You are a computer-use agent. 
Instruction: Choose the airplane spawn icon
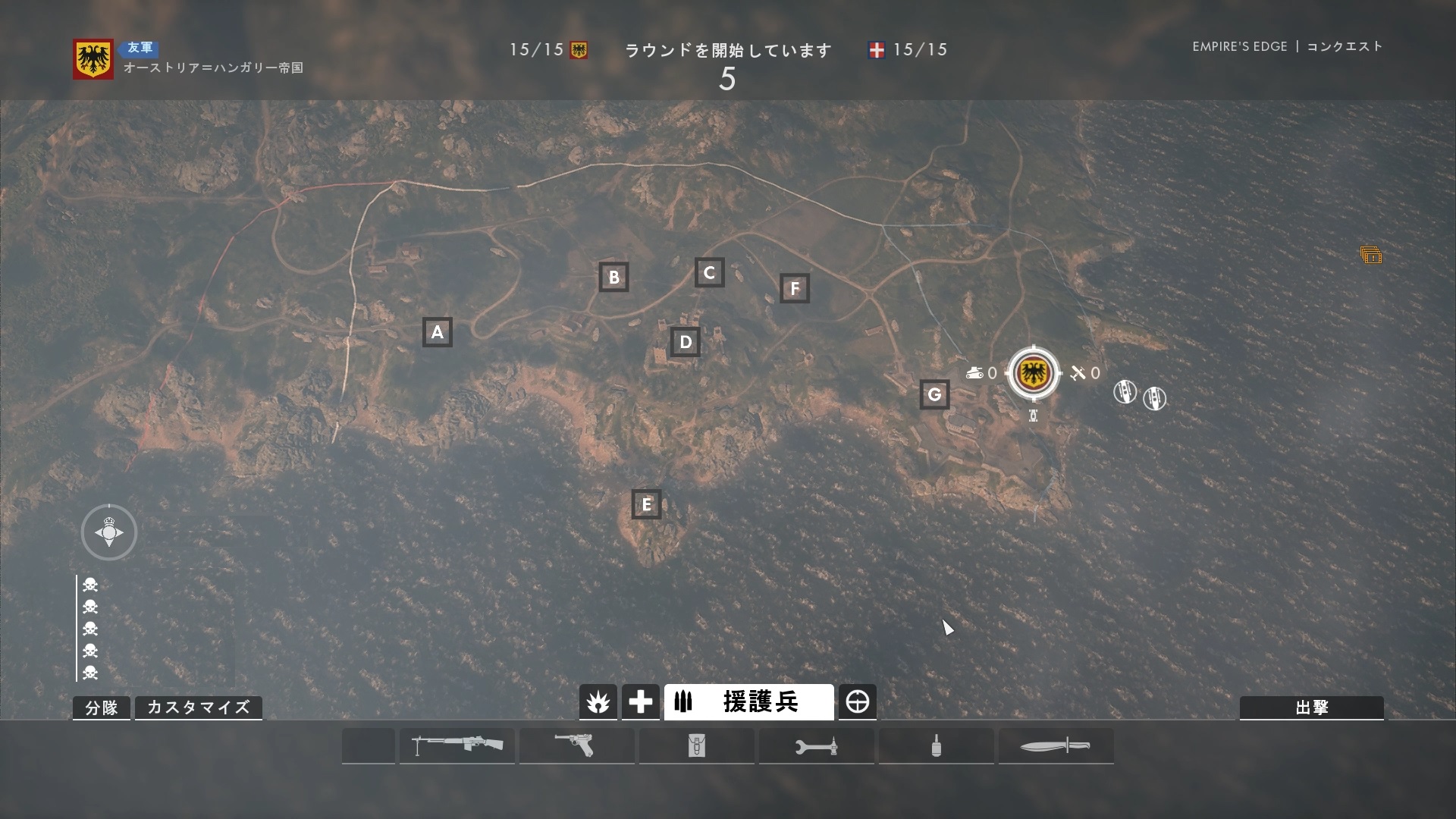(x=1078, y=372)
